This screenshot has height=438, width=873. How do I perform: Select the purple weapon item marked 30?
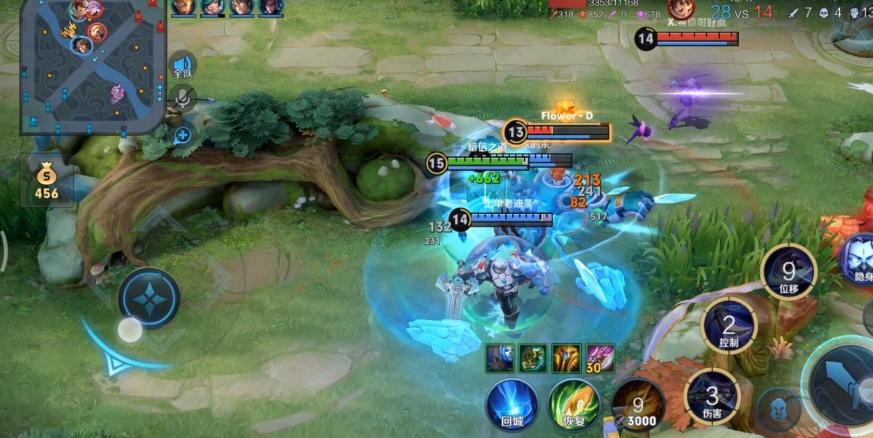point(600,357)
